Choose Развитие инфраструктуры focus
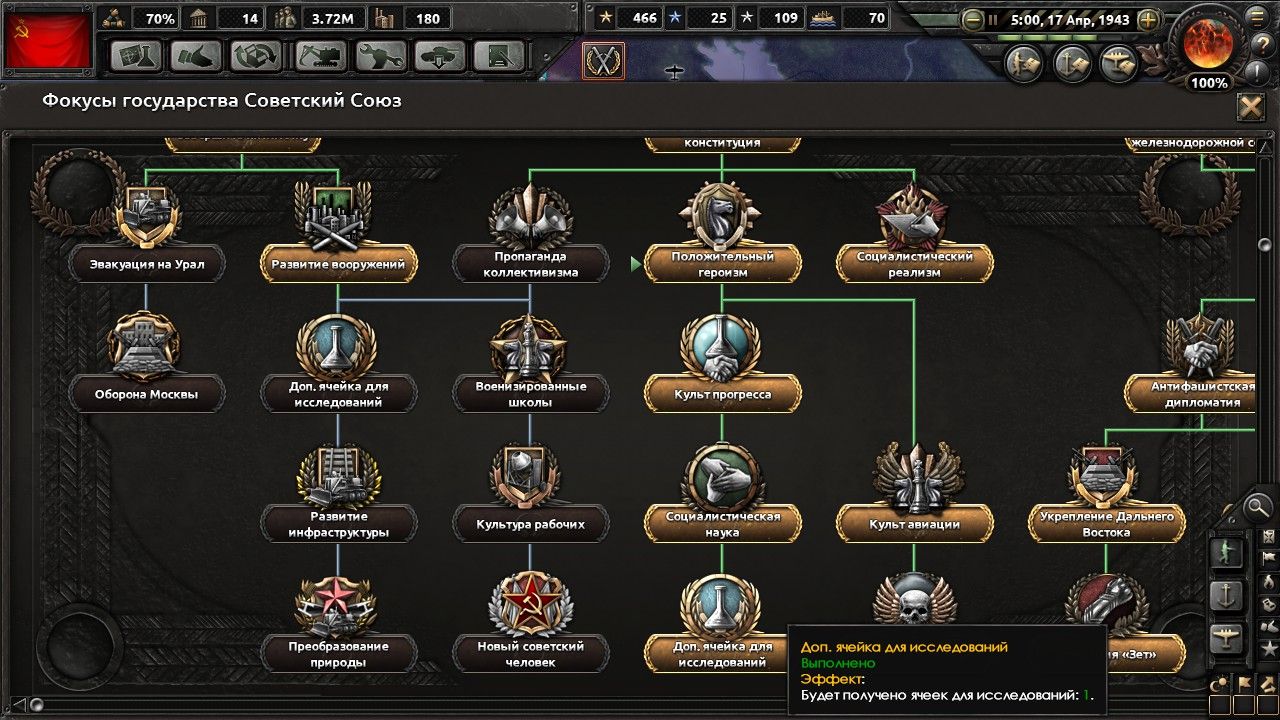This screenshot has width=1280, height=720. (x=339, y=524)
